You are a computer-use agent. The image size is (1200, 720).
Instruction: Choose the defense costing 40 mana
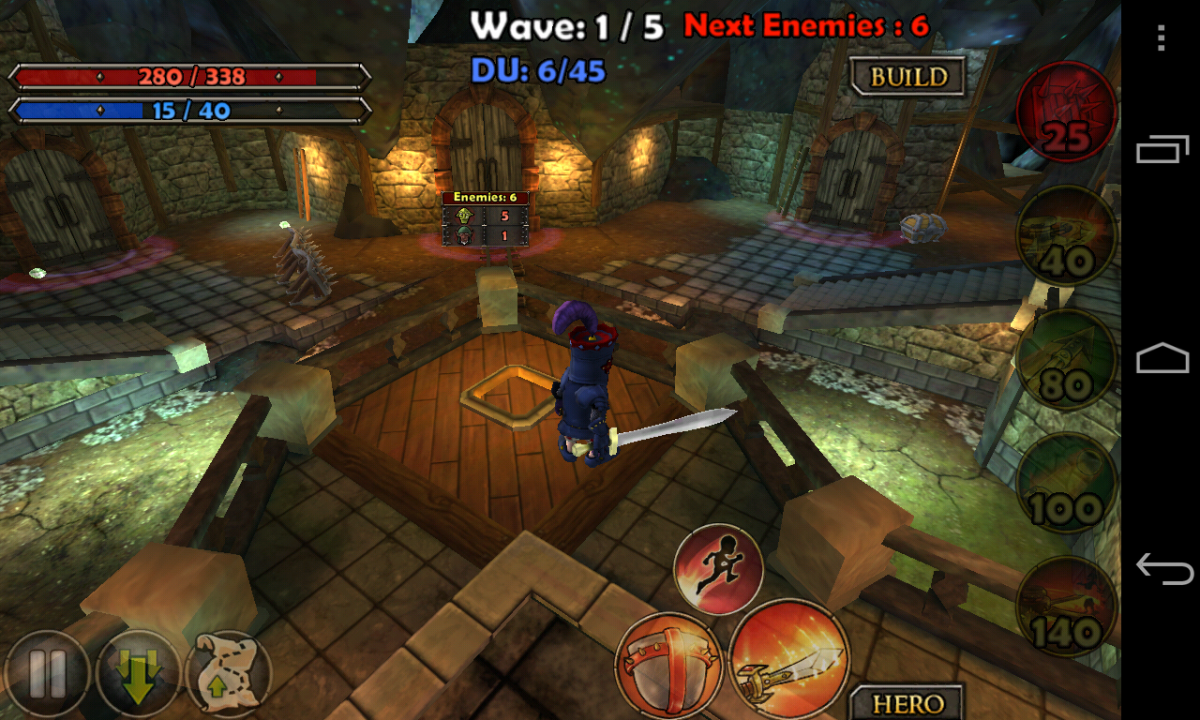point(1066,238)
